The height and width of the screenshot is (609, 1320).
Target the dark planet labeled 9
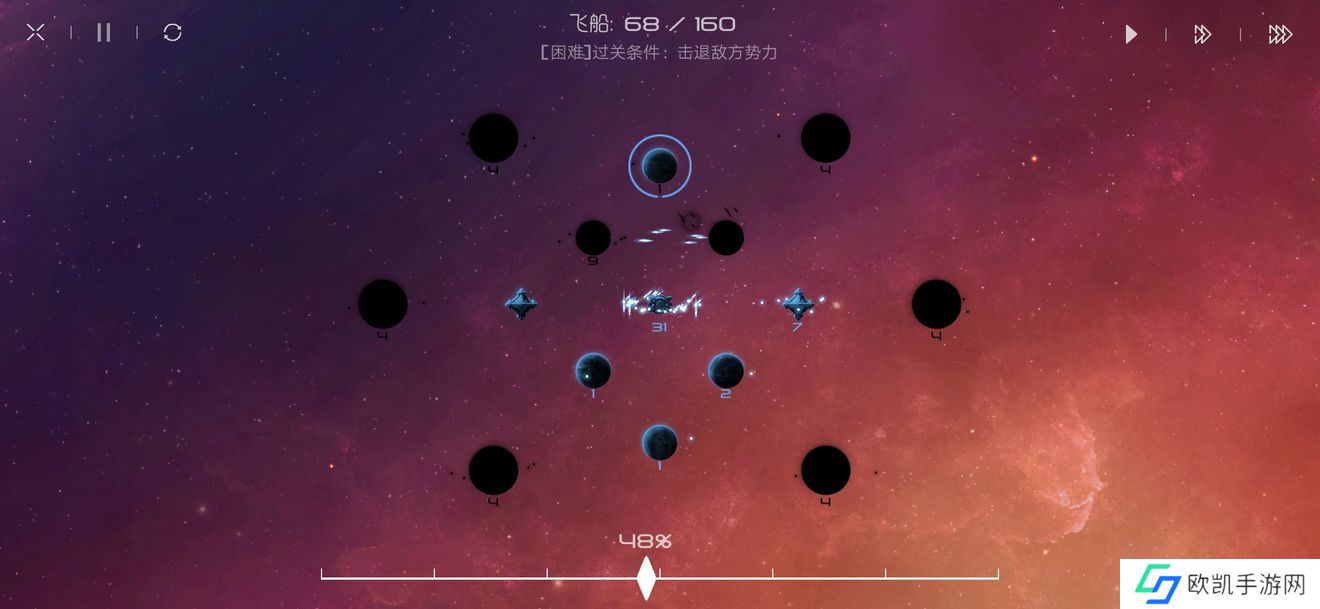(x=593, y=238)
